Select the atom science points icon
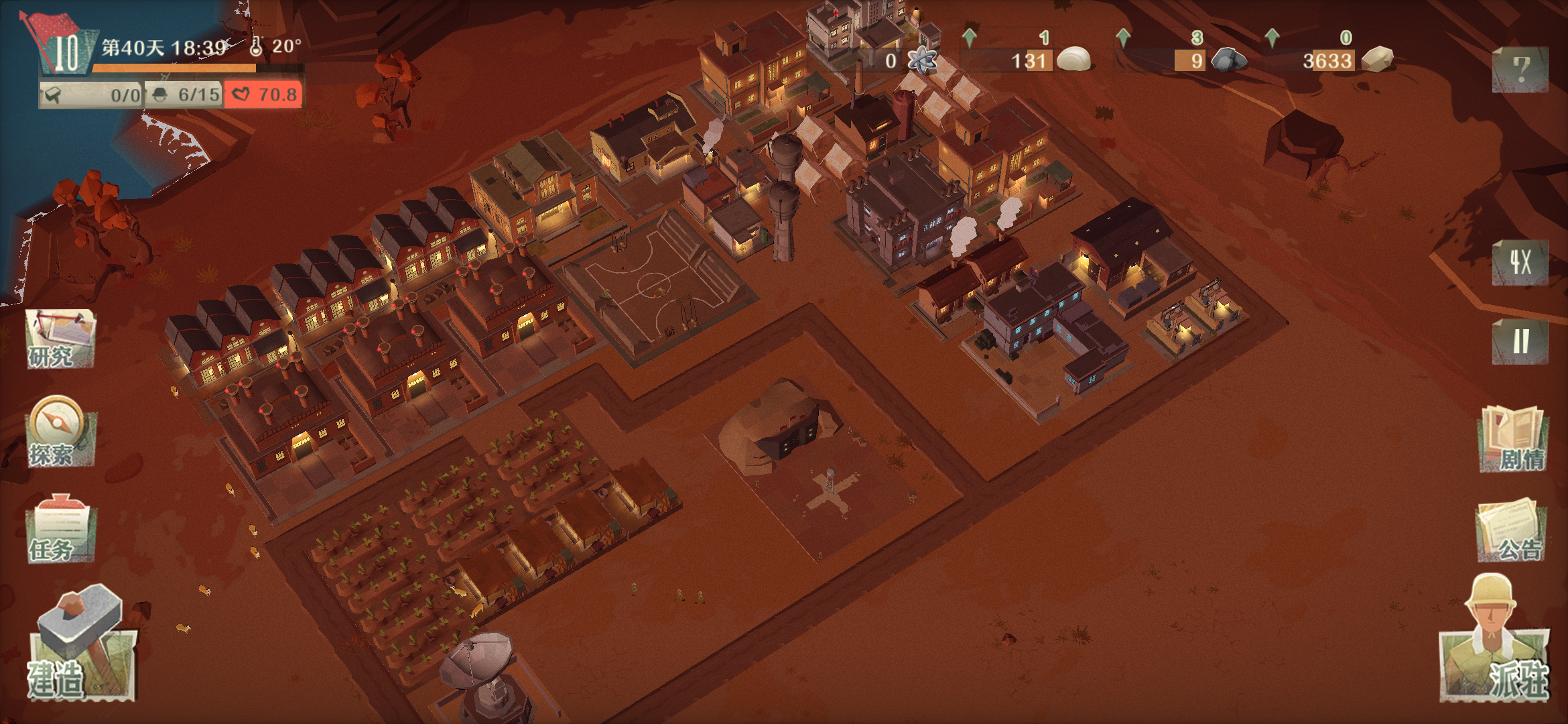The height and width of the screenshot is (724, 1568). 921,61
